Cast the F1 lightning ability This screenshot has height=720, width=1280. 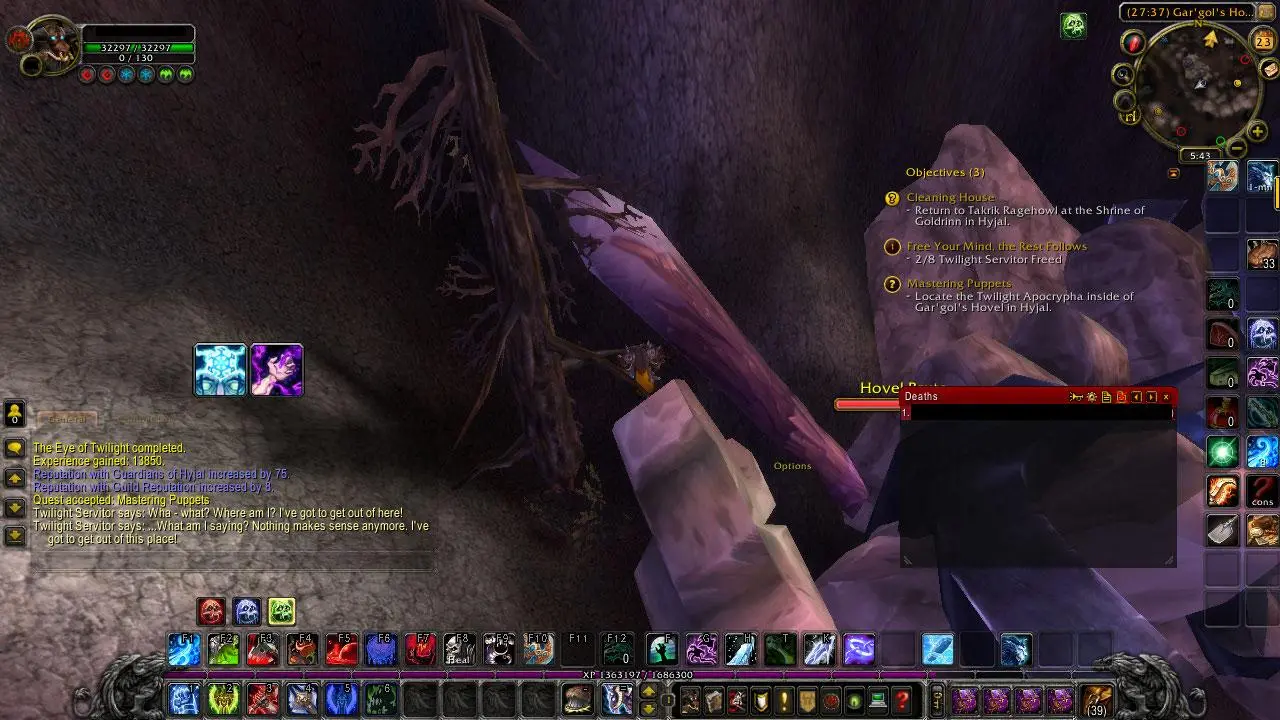click(x=184, y=649)
